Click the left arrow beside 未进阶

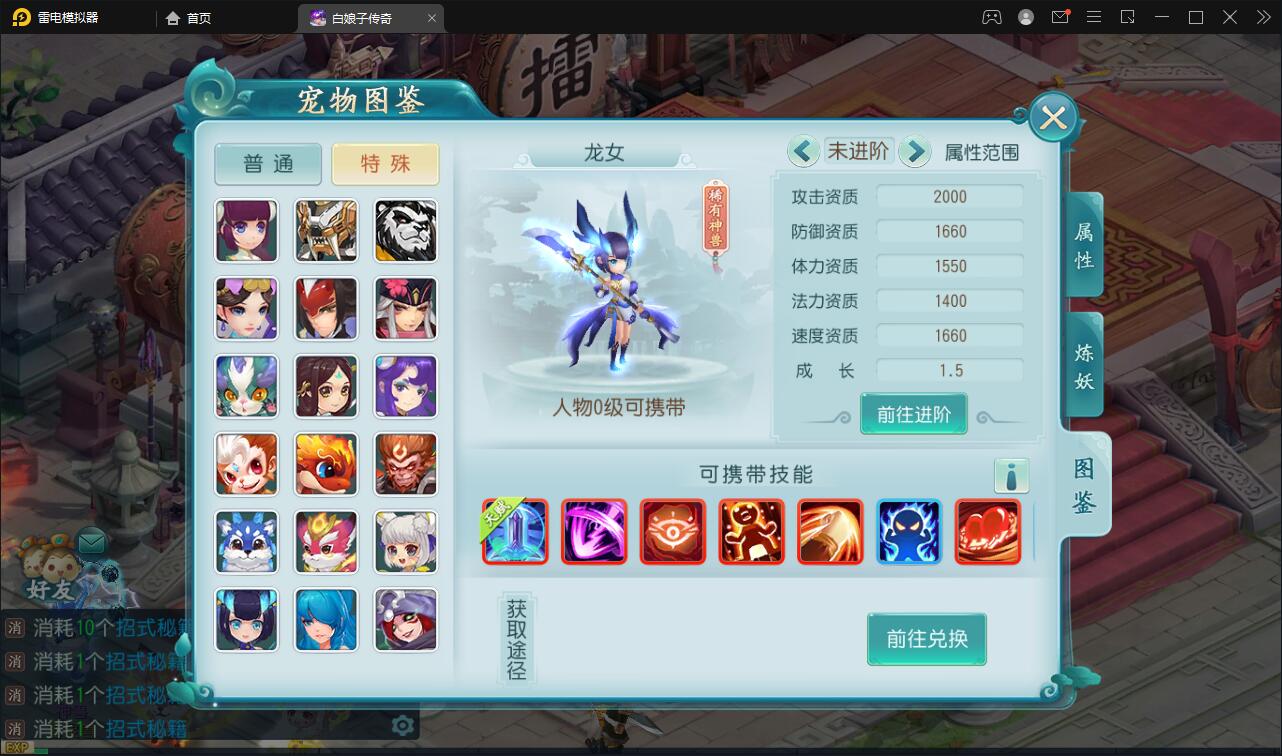(x=803, y=150)
